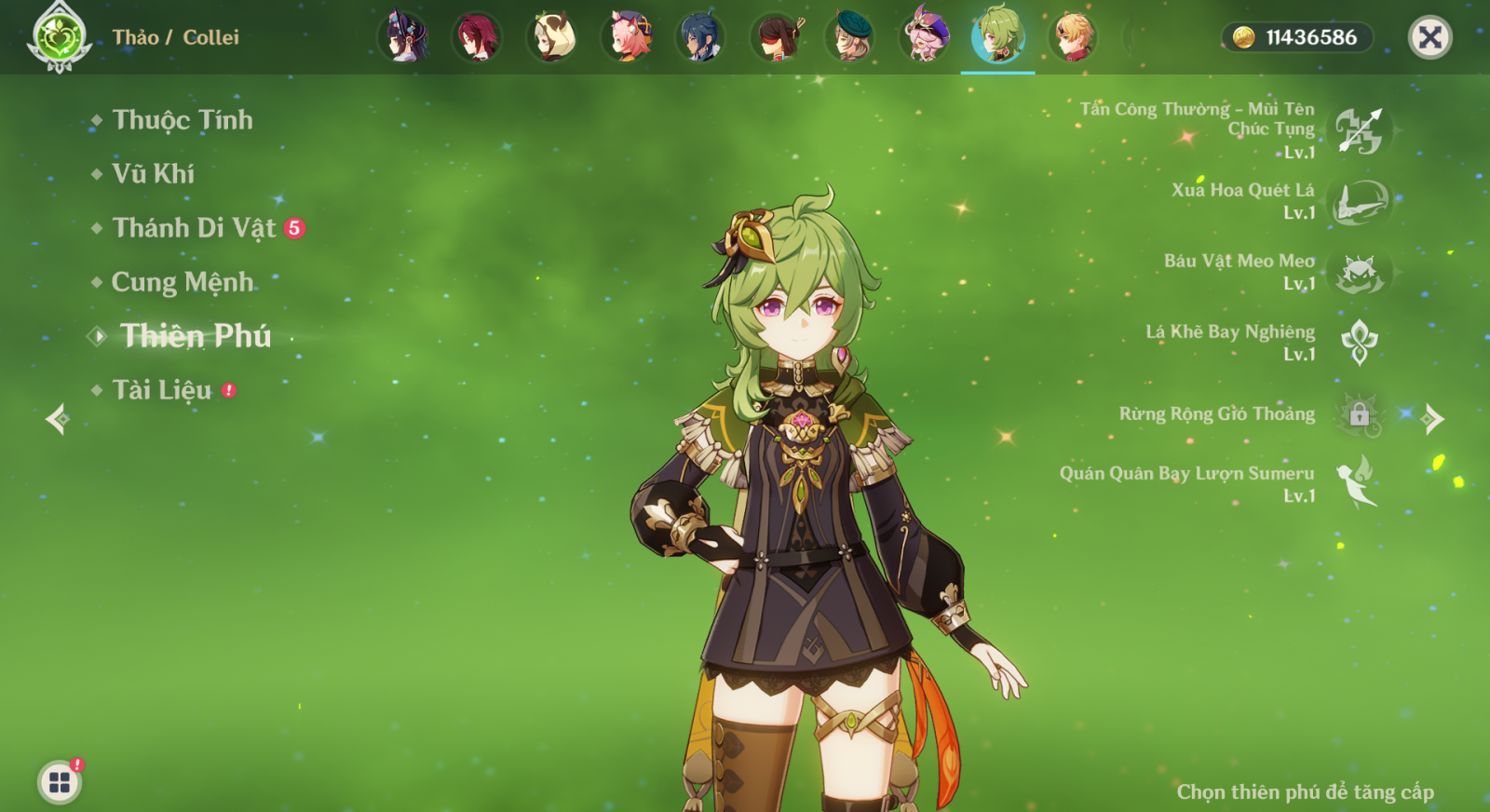The height and width of the screenshot is (812, 1490).
Task: Open the four-square grid menu button
Action: (60, 782)
